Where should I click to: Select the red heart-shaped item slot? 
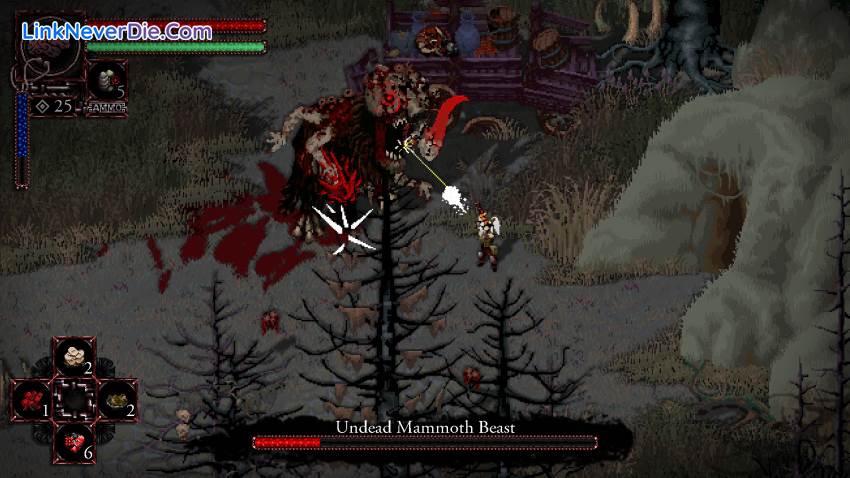coord(74,441)
